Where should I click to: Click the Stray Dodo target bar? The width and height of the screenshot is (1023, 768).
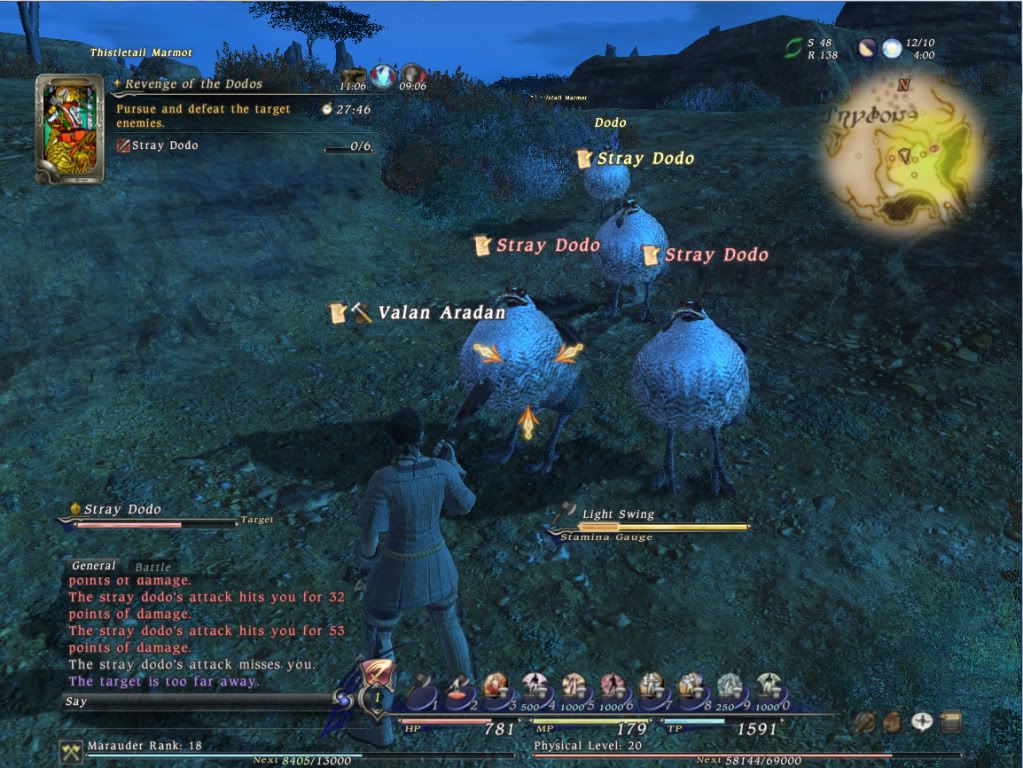tap(150, 516)
